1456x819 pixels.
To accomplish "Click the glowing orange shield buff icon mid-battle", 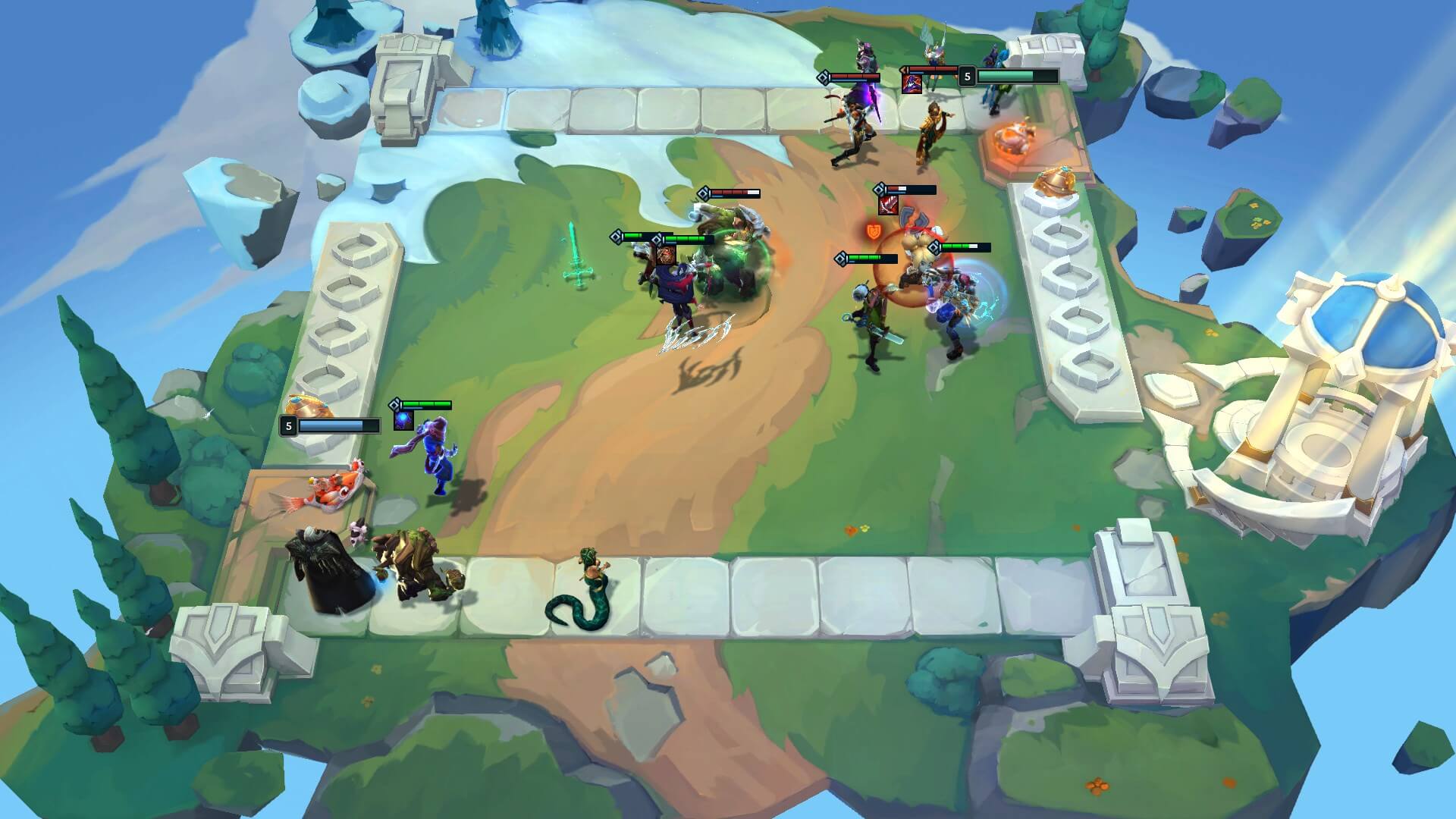I will 873,232.
